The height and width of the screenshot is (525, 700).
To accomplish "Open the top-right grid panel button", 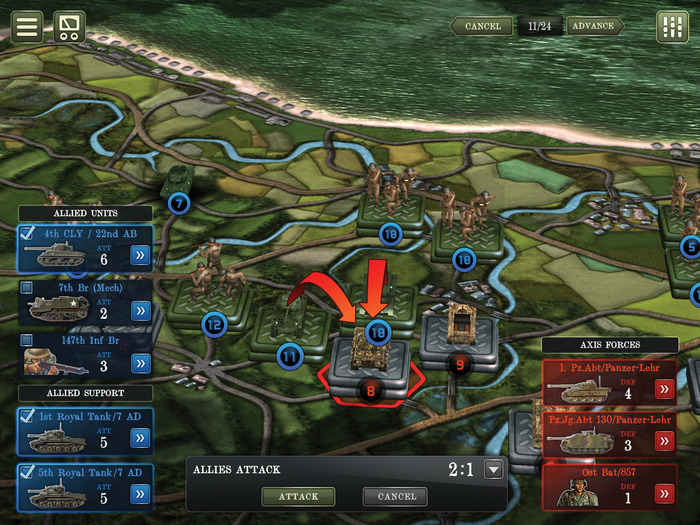I will tap(672, 27).
